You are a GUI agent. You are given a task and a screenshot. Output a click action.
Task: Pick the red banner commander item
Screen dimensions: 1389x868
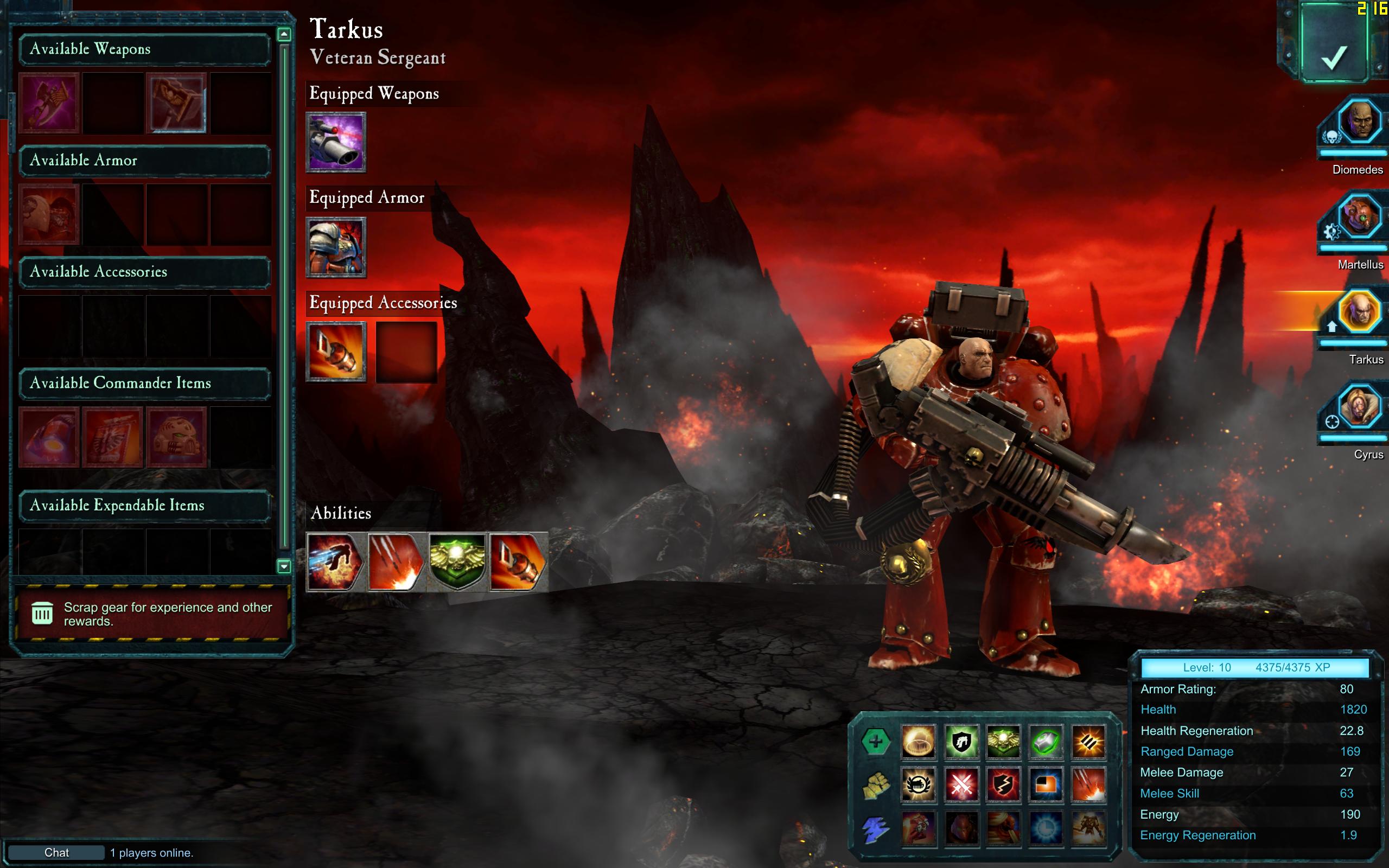[x=113, y=437]
